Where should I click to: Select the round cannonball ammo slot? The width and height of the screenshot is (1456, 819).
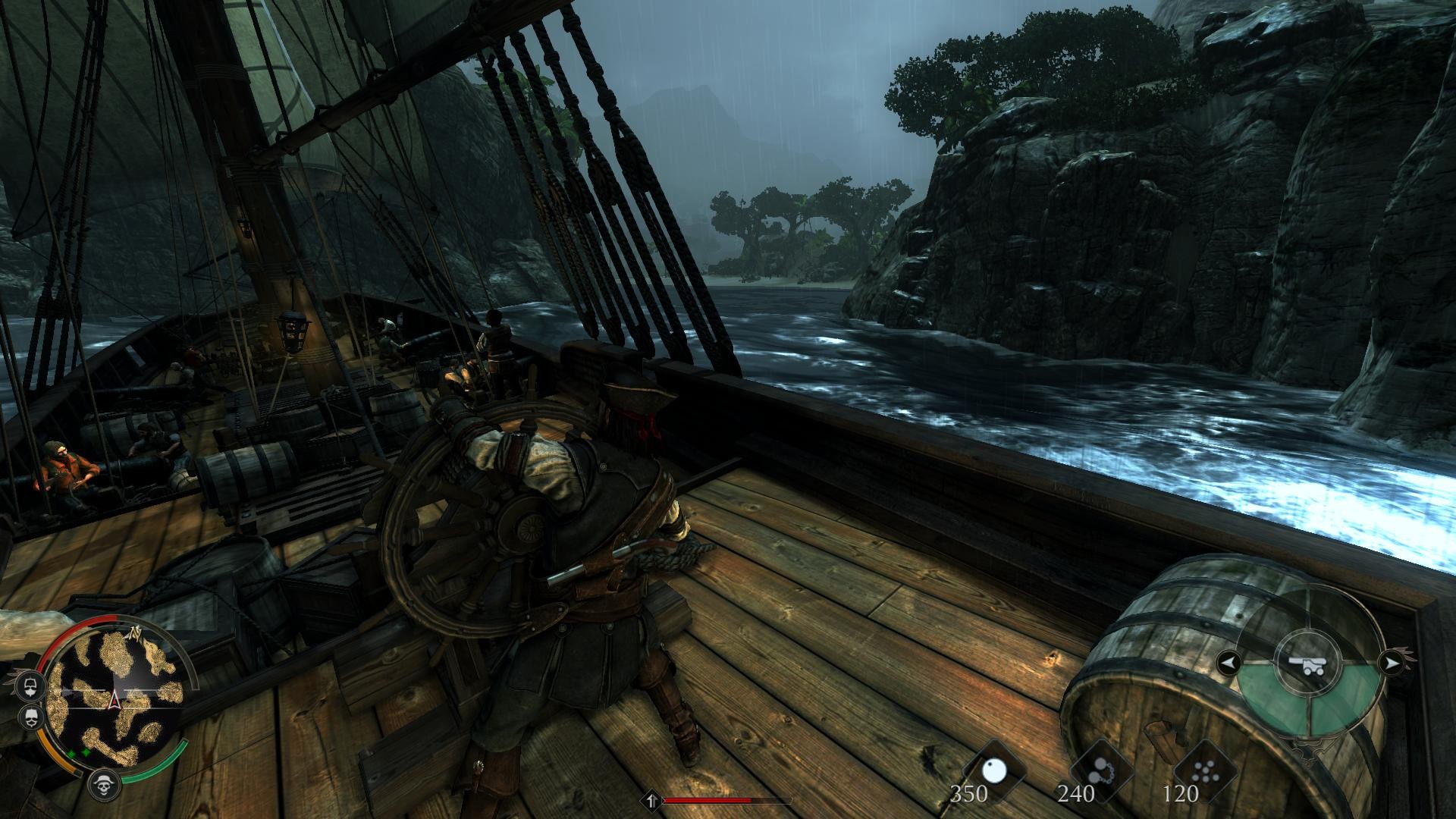tap(993, 771)
